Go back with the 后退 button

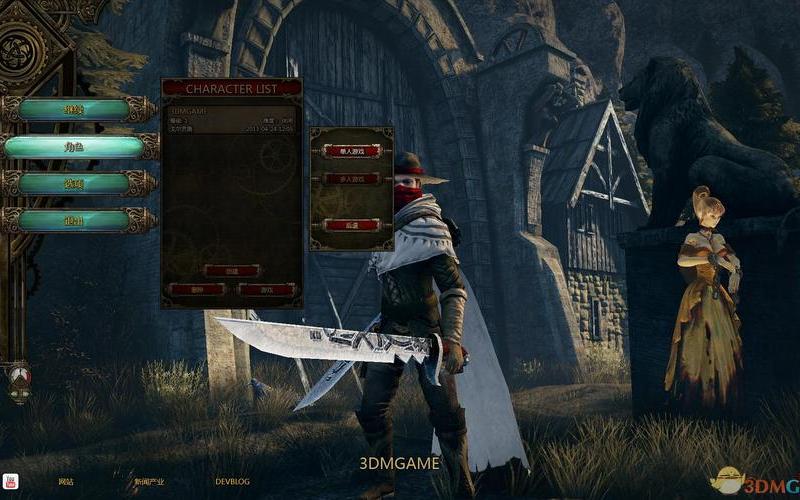click(x=351, y=225)
